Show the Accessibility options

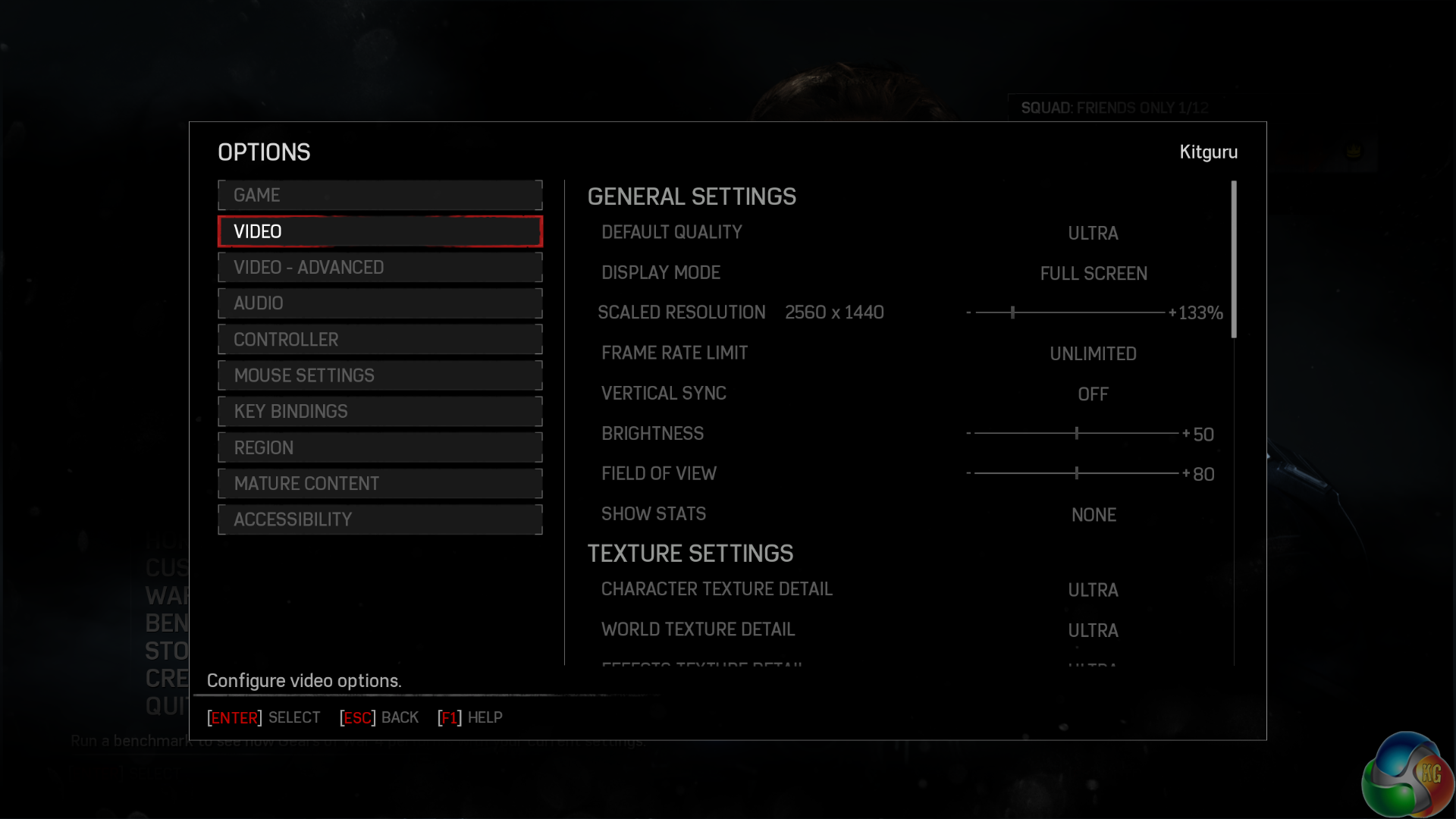click(x=380, y=519)
